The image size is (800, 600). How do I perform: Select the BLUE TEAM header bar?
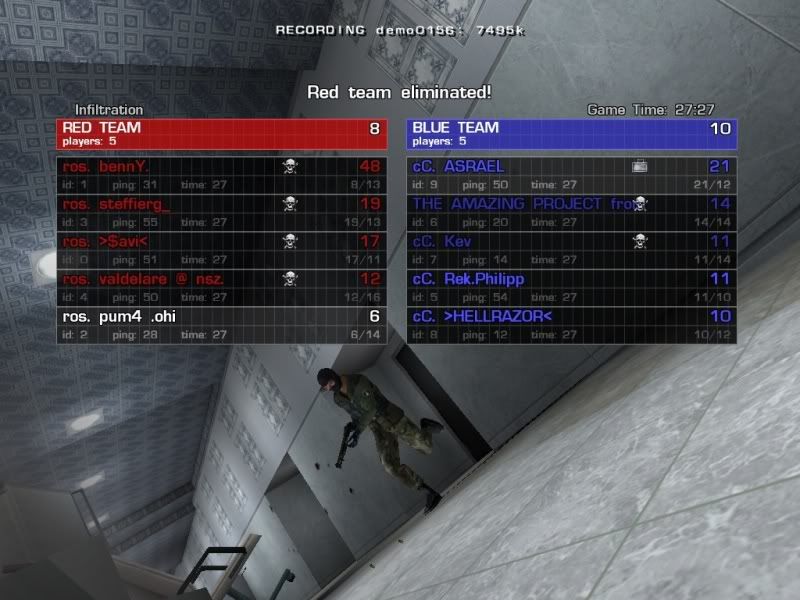[572, 134]
